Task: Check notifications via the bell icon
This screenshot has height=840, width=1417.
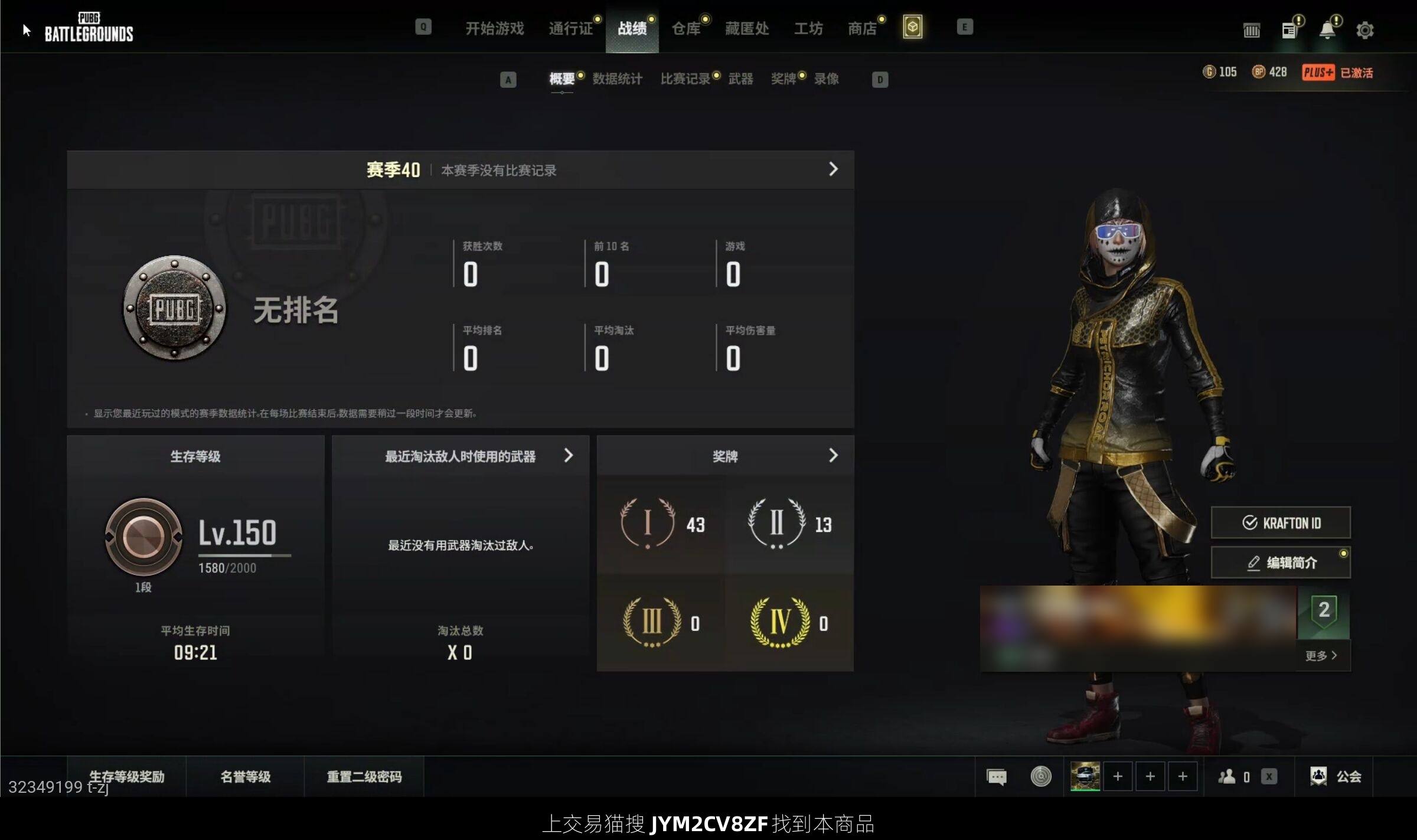Action: [x=1327, y=30]
